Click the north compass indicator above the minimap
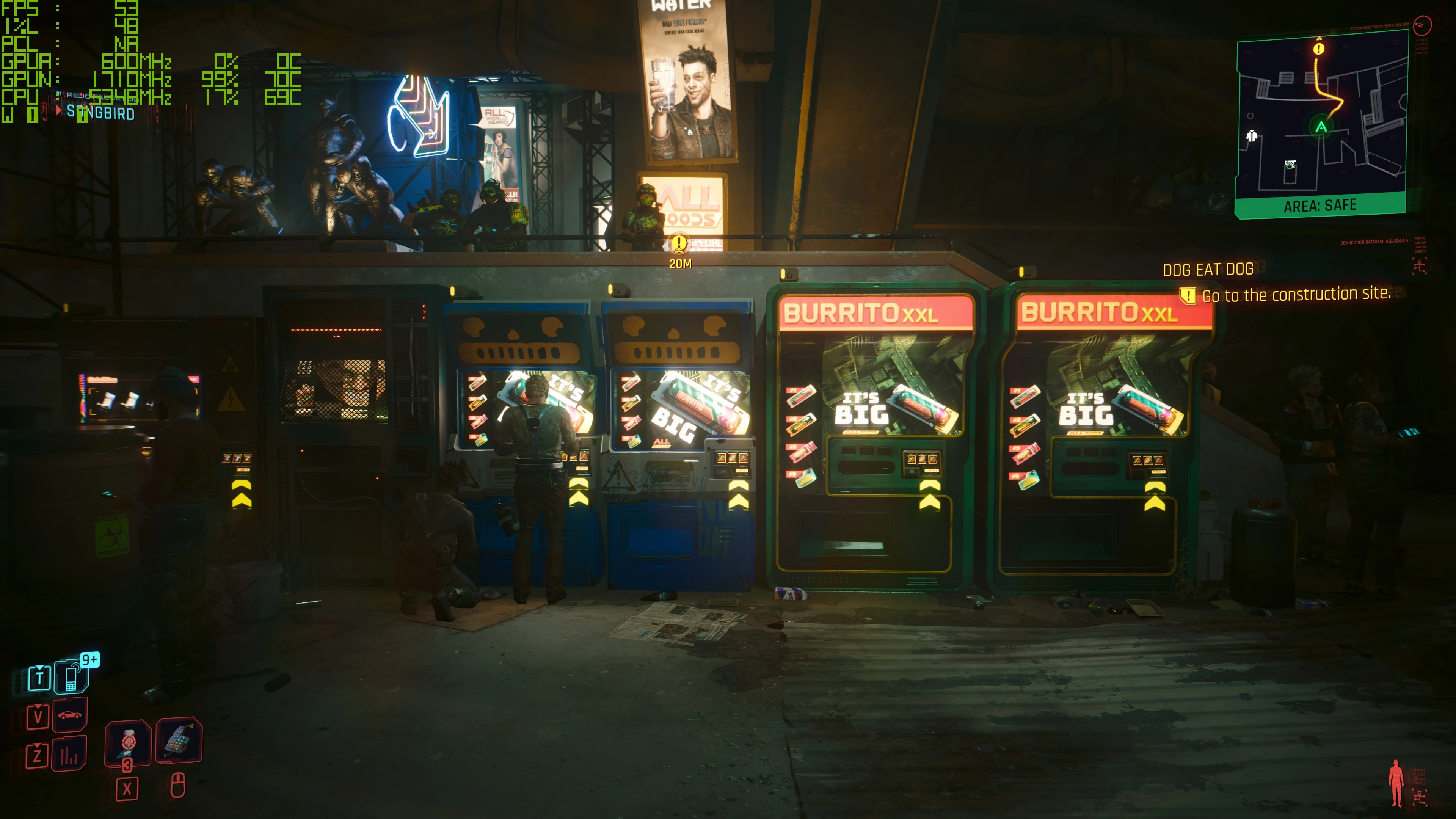Image resolution: width=1456 pixels, height=819 pixels. pyautogui.click(x=1422, y=25)
